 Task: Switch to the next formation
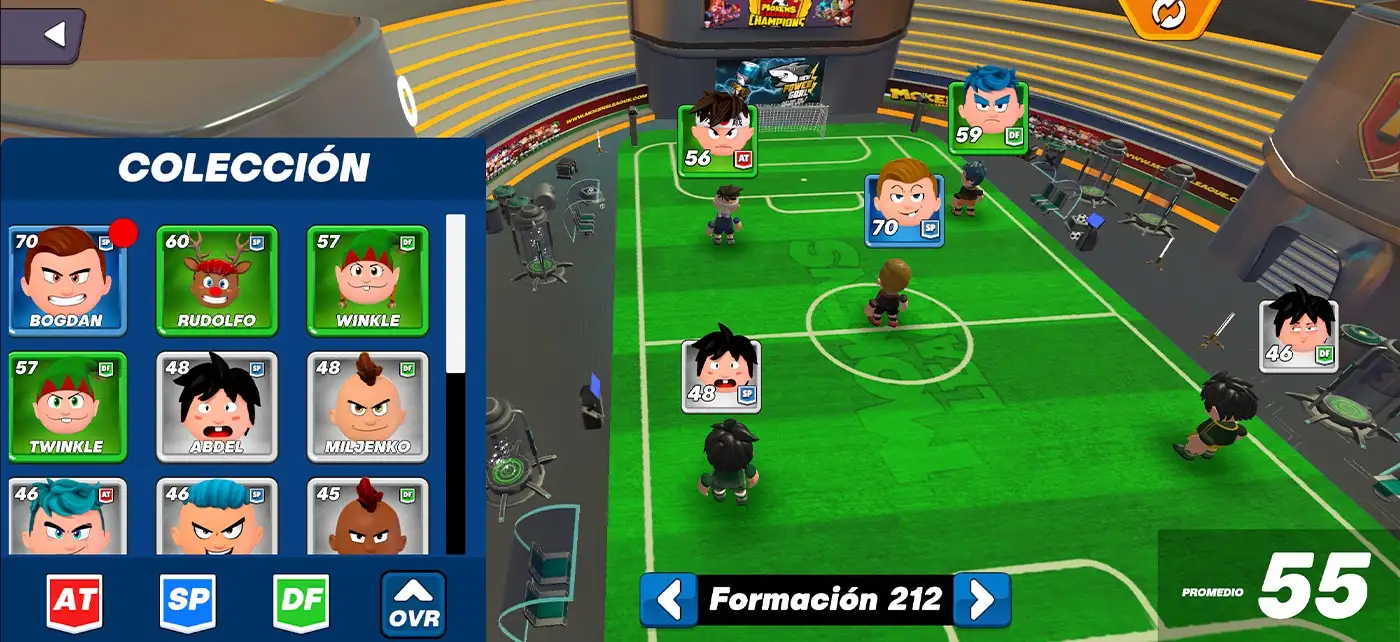pyautogui.click(x=982, y=599)
